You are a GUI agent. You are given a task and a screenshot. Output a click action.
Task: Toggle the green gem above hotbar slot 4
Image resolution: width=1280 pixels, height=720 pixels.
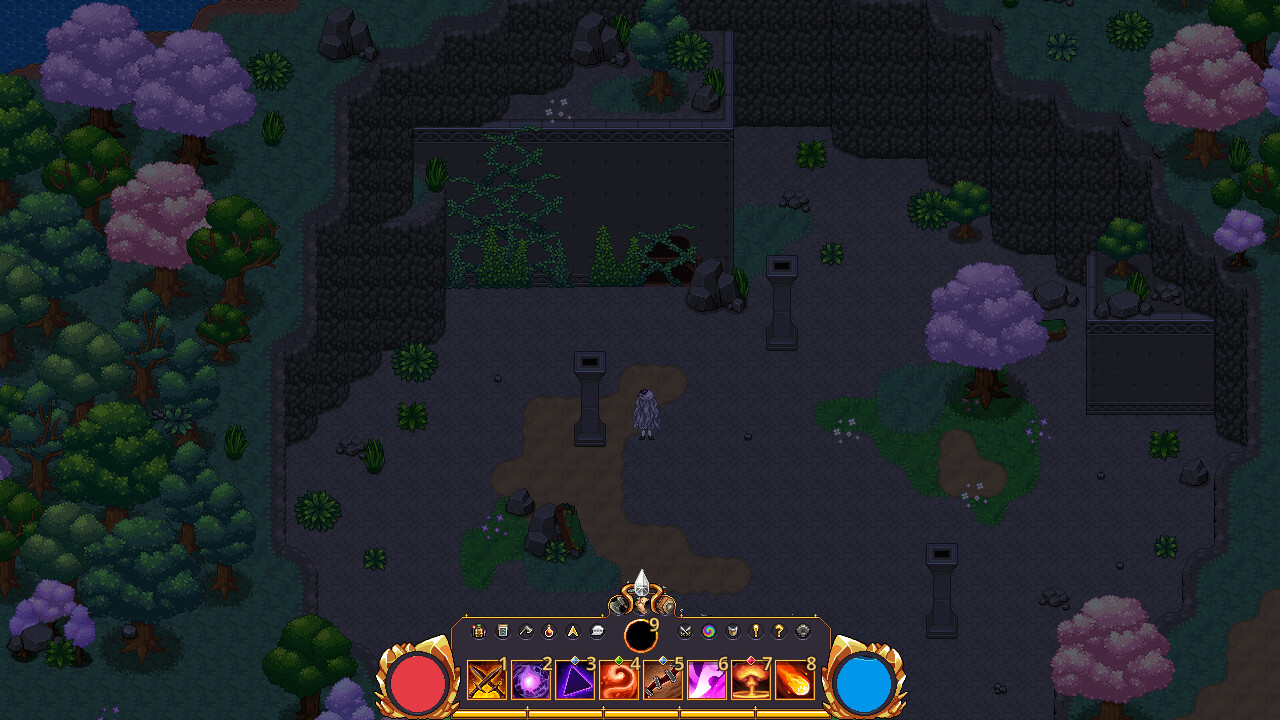(619, 659)
